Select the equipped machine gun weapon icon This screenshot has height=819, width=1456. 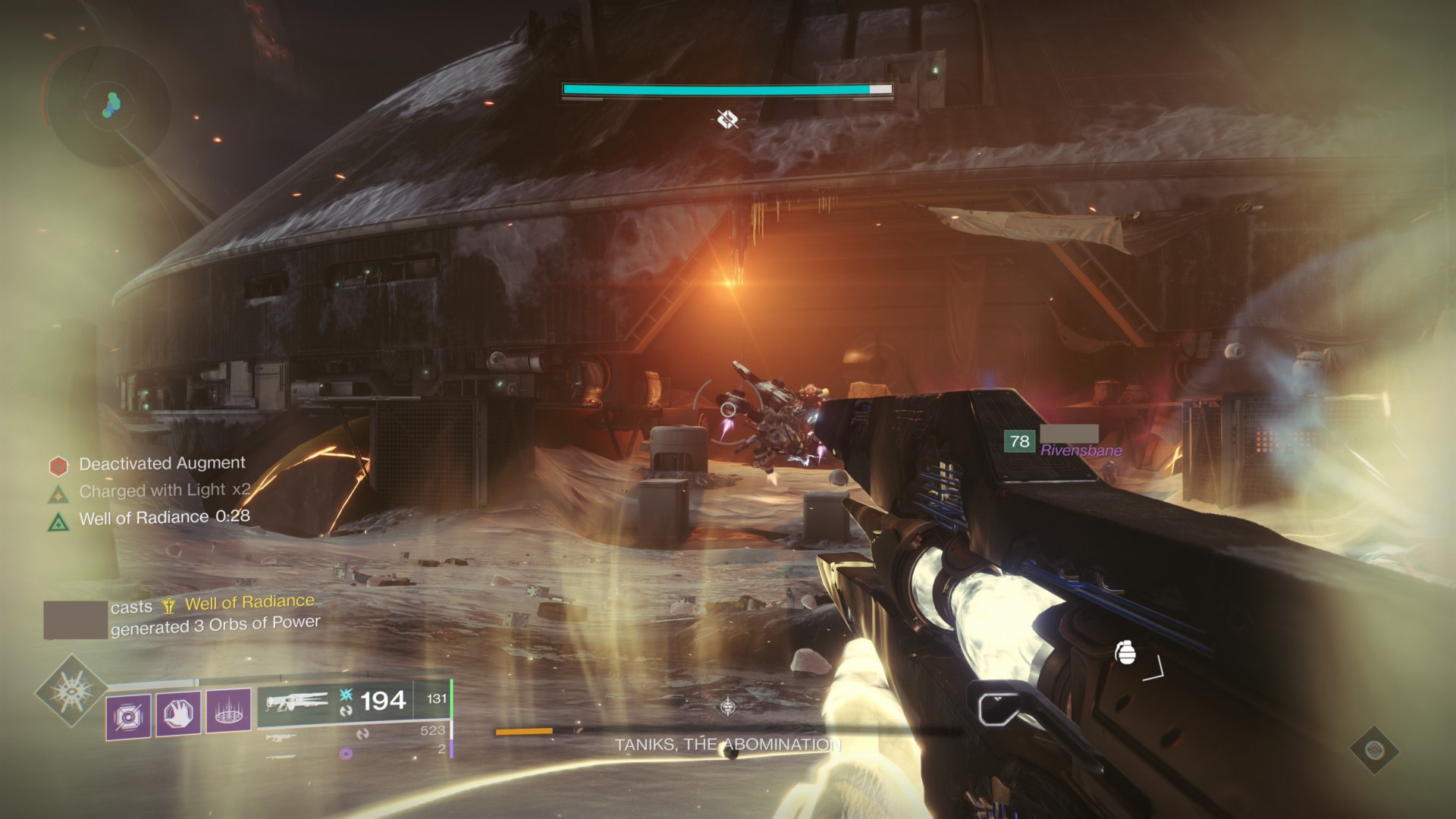click(296, 703)
